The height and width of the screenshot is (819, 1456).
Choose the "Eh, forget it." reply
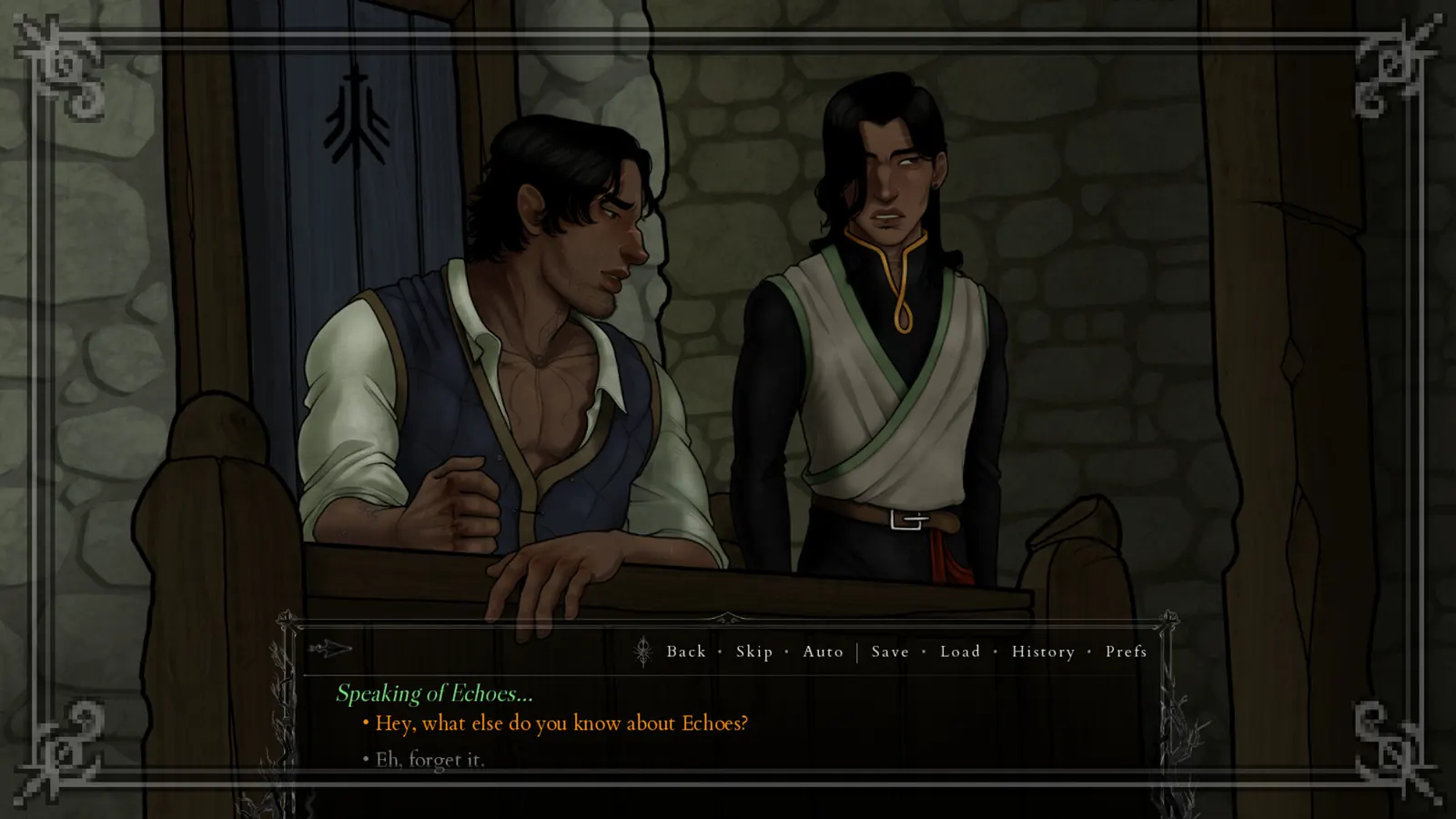[x=430, y=759]
